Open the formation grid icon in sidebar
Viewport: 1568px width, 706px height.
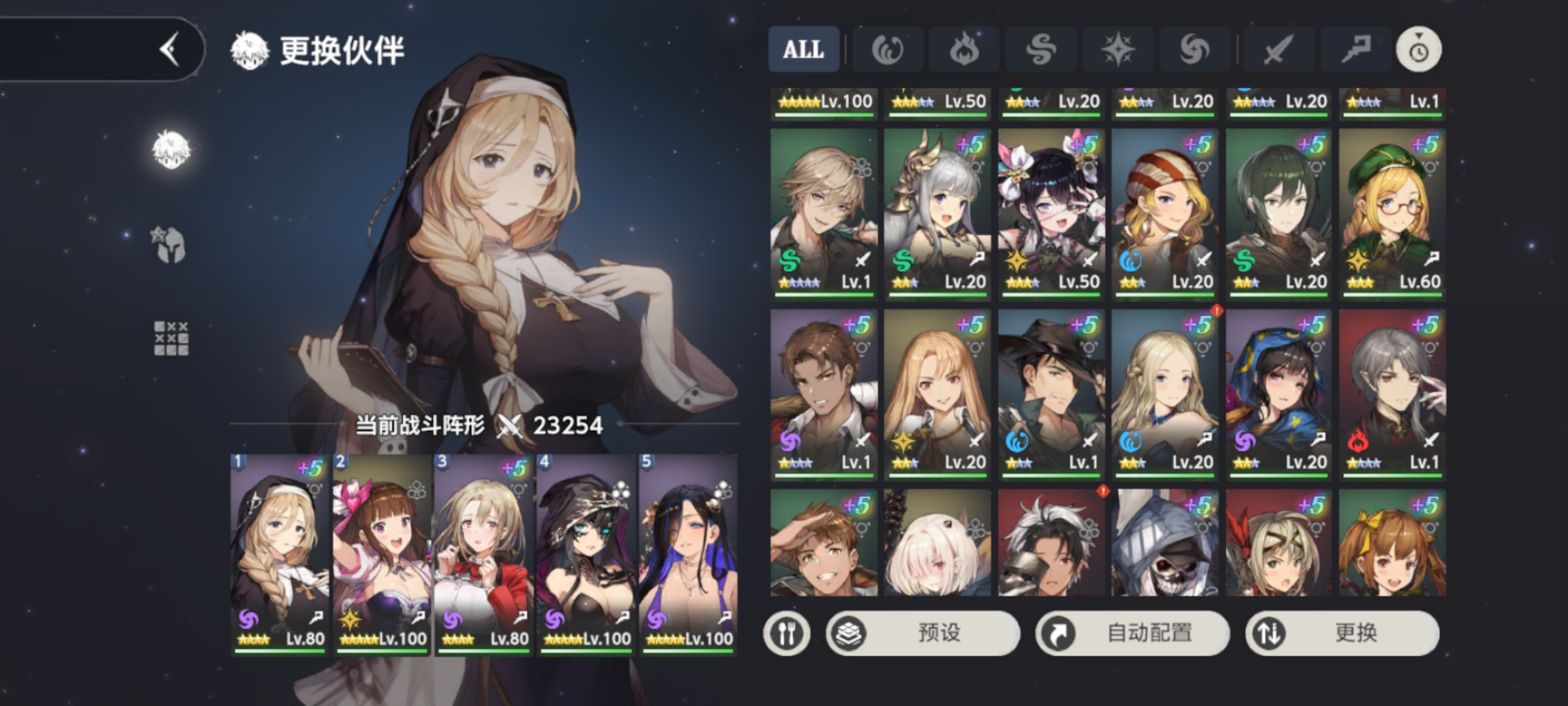[171, 338]
